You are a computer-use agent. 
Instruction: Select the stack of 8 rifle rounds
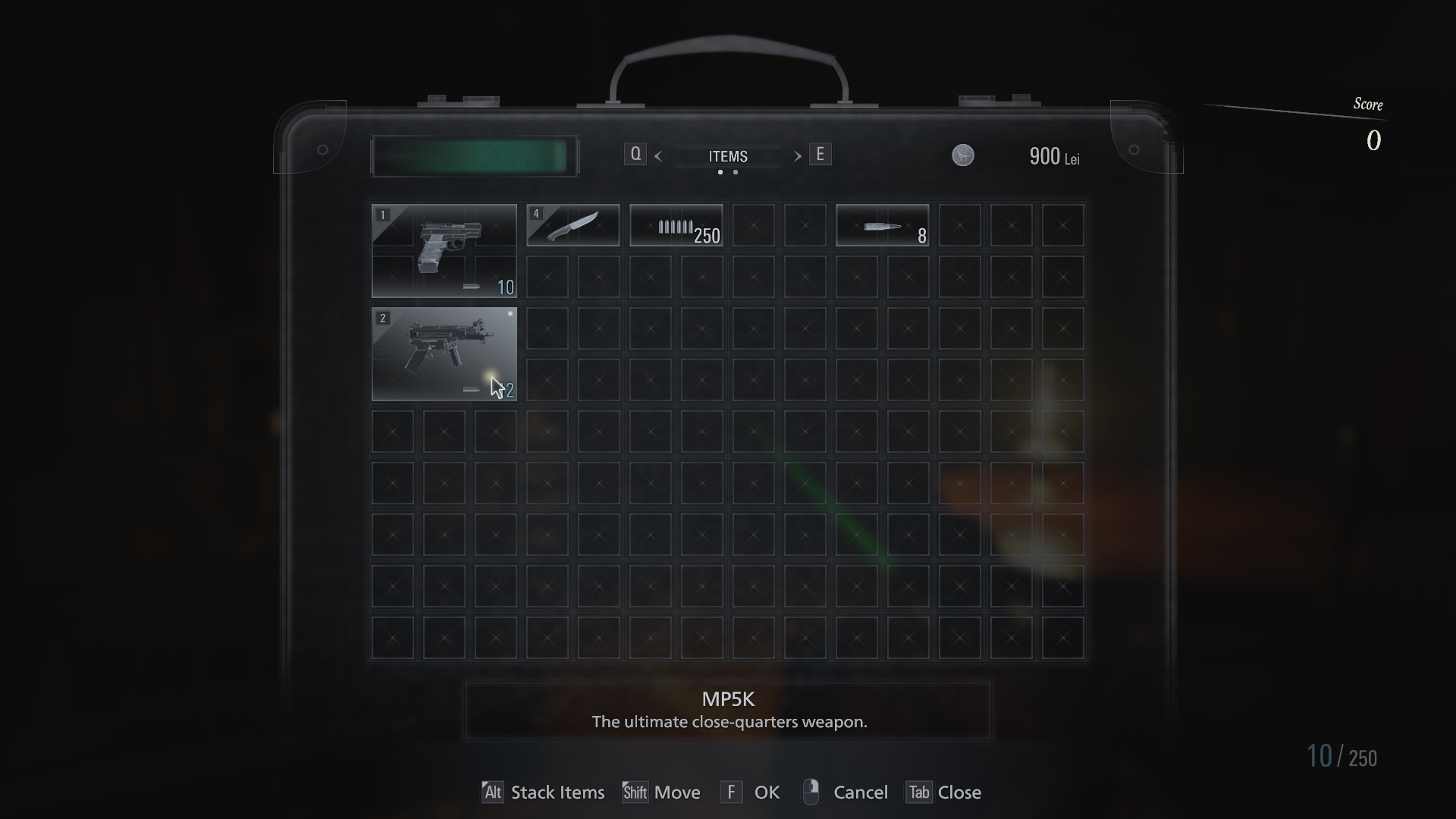[x=882, y=225]
